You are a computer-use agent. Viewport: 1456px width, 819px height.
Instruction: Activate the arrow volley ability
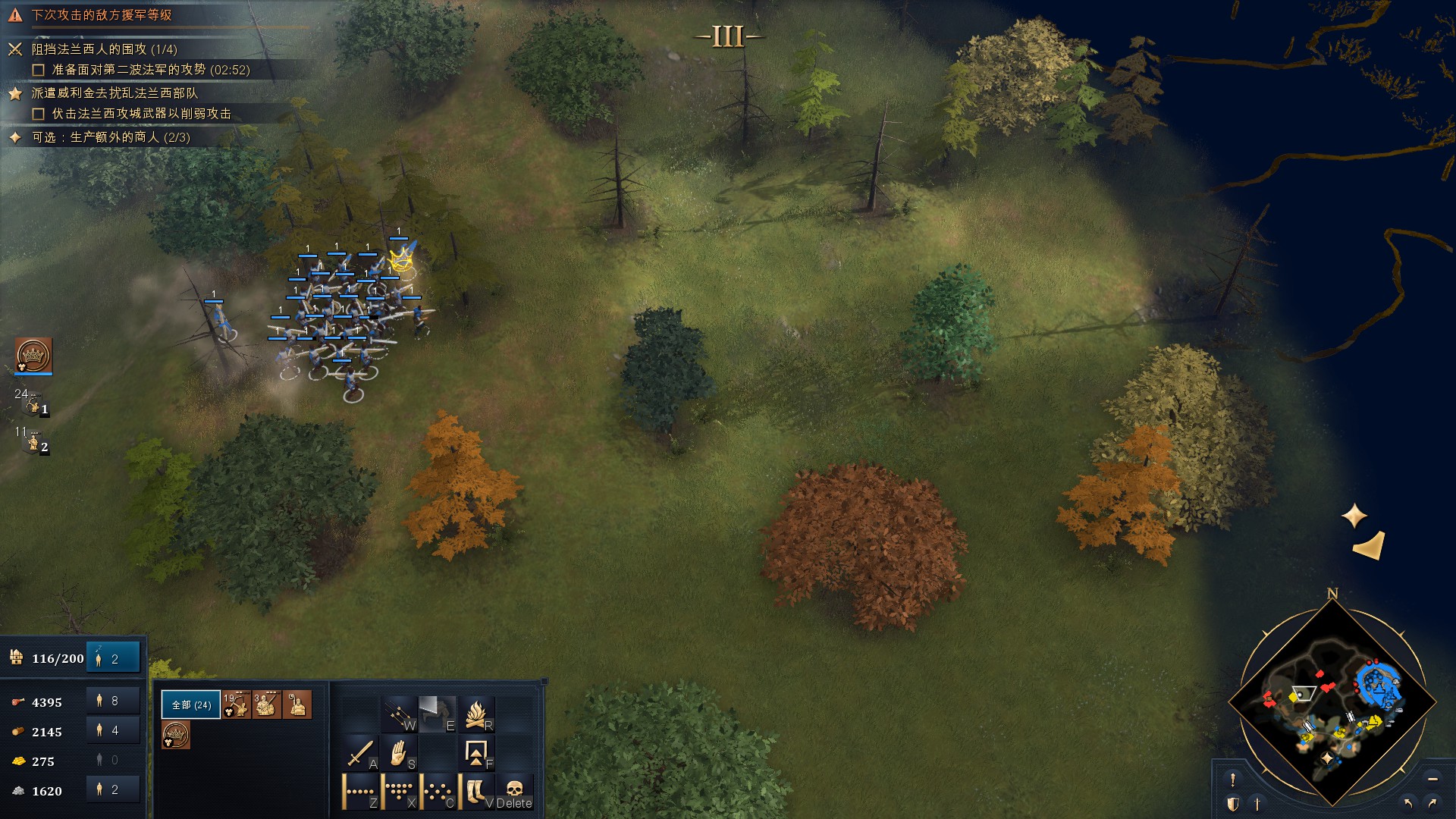click(399, 714)
